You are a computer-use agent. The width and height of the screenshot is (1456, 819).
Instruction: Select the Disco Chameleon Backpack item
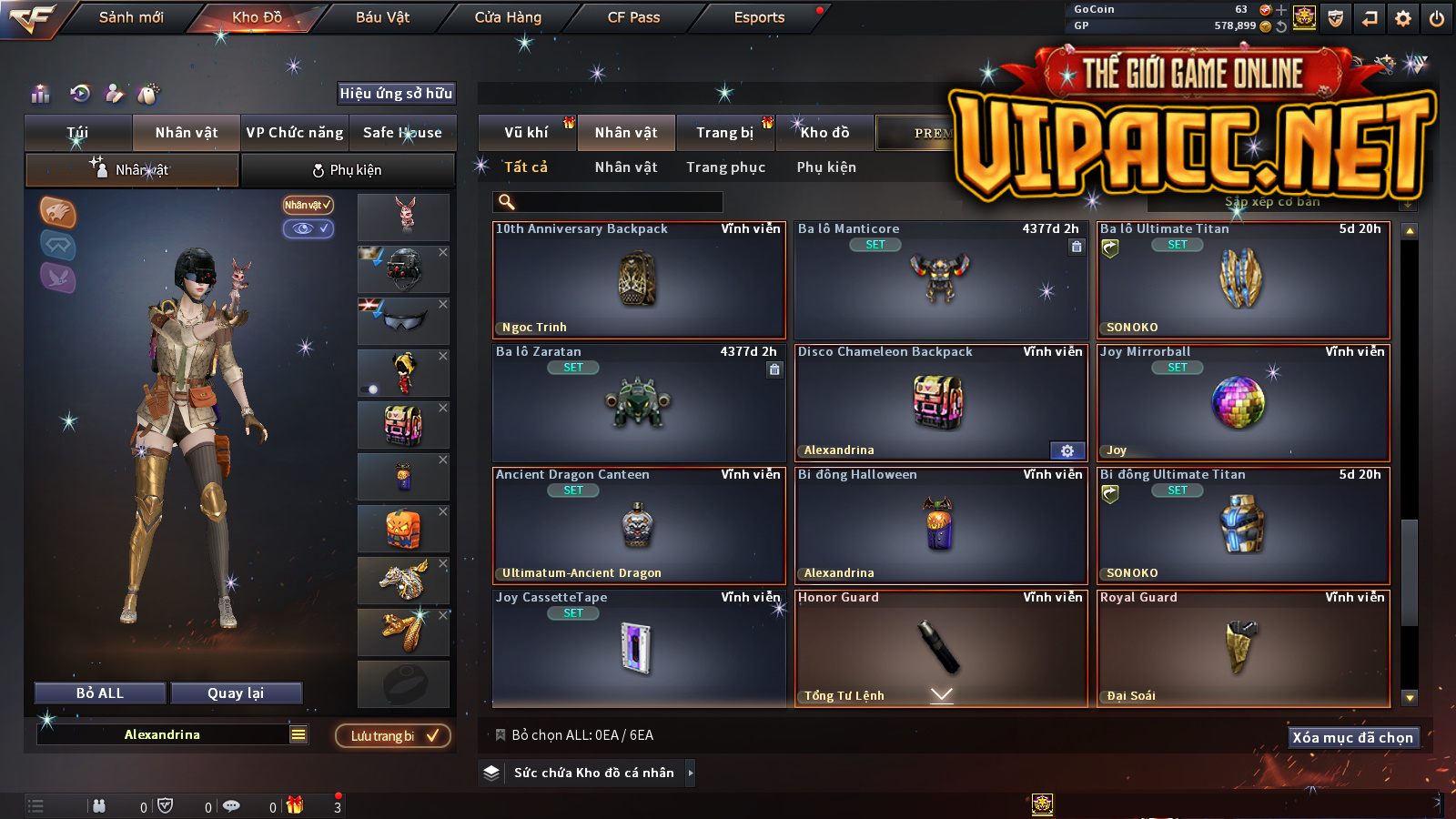pyautogui.click(x=940, y=402)
